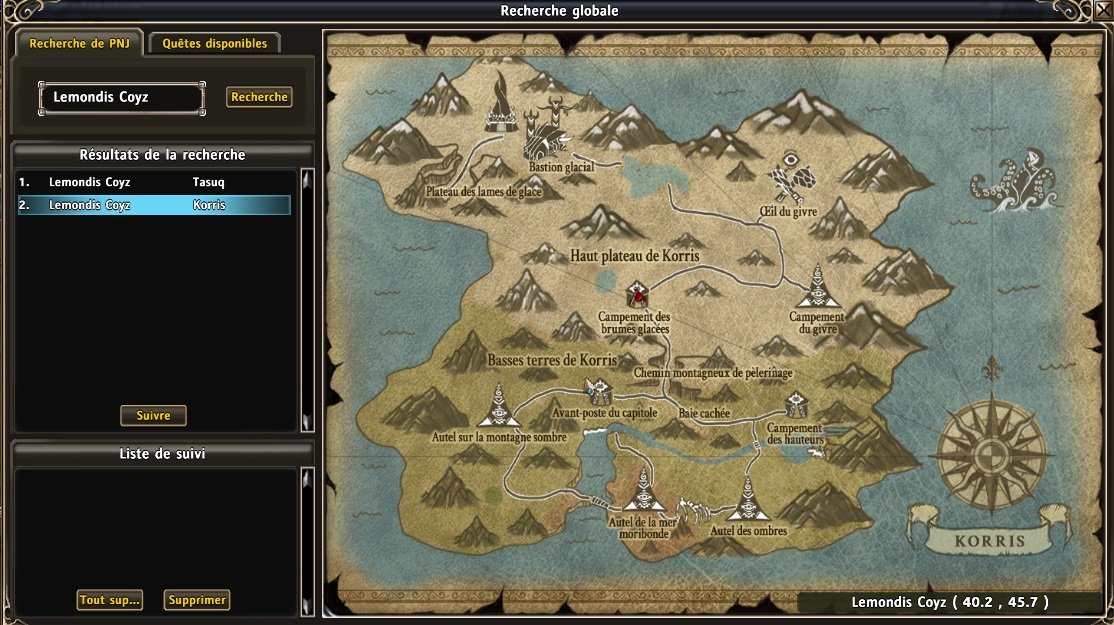Click the Supprimer button
This screenshot has height=625, width=1114.
197,600
